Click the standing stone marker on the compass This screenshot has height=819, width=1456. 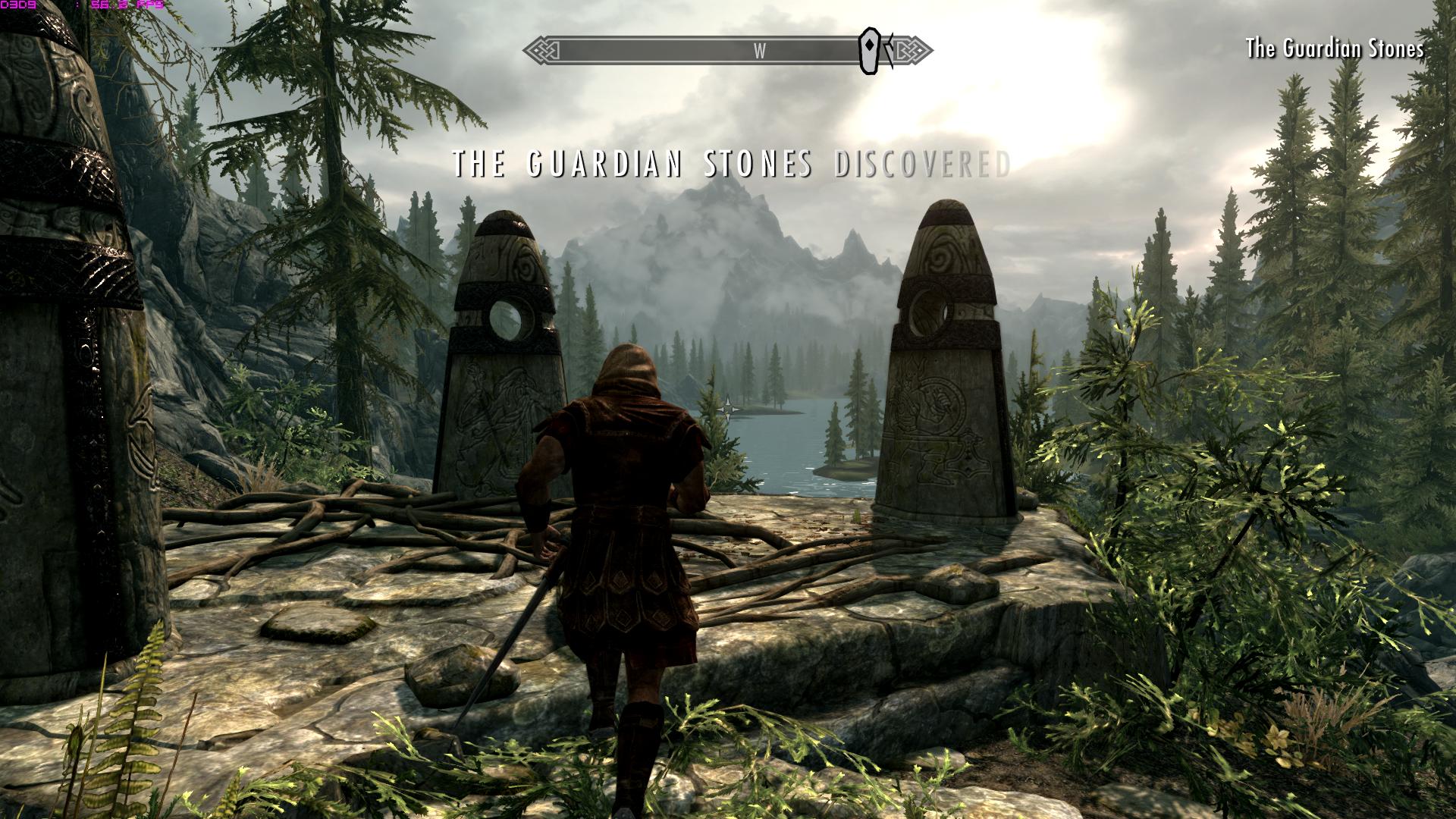(869, 52)
